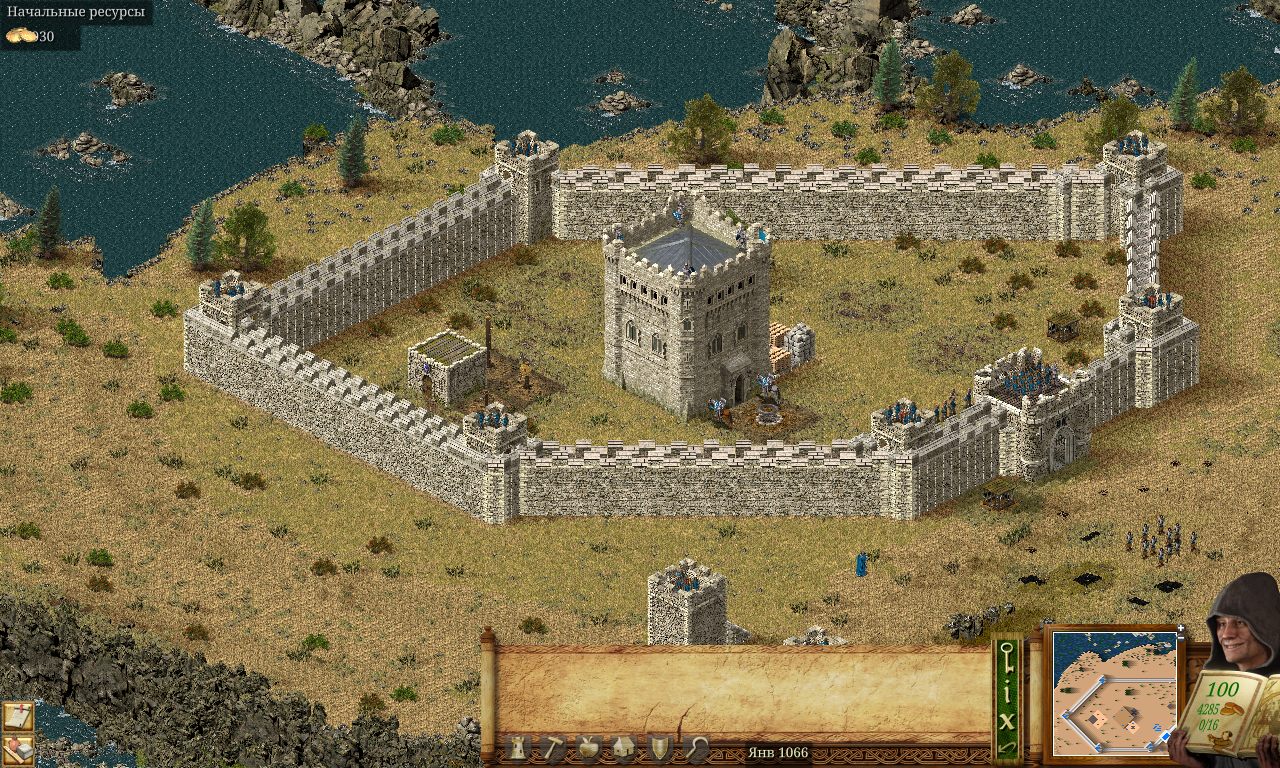Open farm buildings with the apple icon
Viewport: 1280px width, 768px height.
588,747
